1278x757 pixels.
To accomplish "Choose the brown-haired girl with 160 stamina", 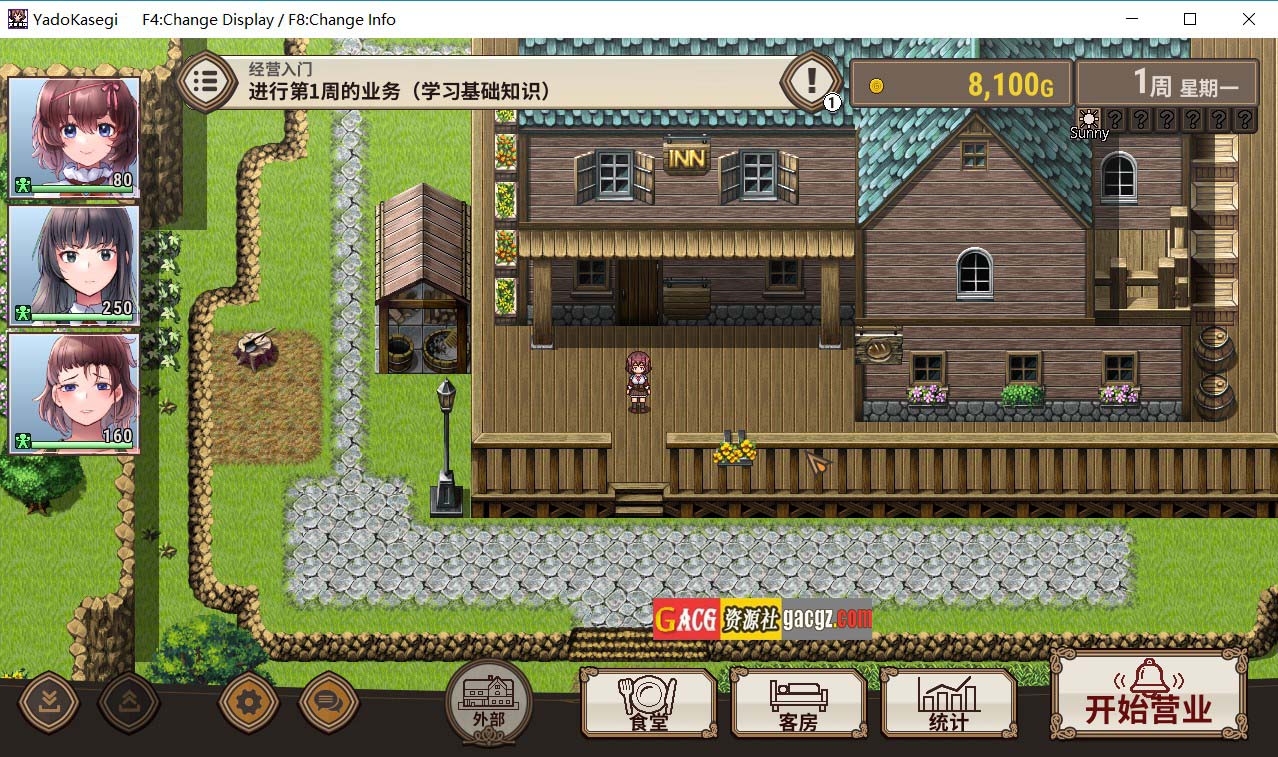I will point(74,392).
